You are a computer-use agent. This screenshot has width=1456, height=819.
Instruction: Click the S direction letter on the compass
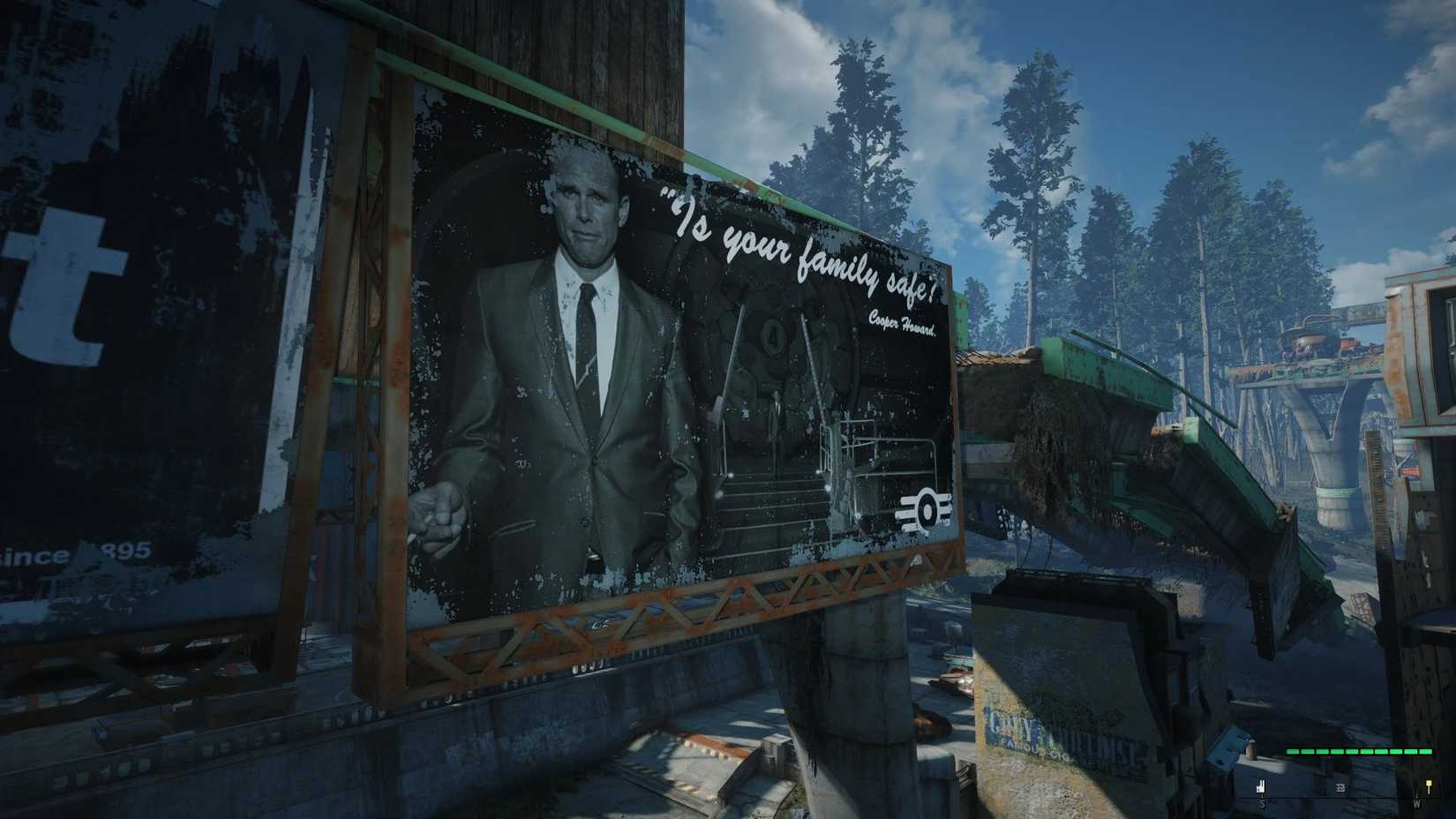point(1262,803)
